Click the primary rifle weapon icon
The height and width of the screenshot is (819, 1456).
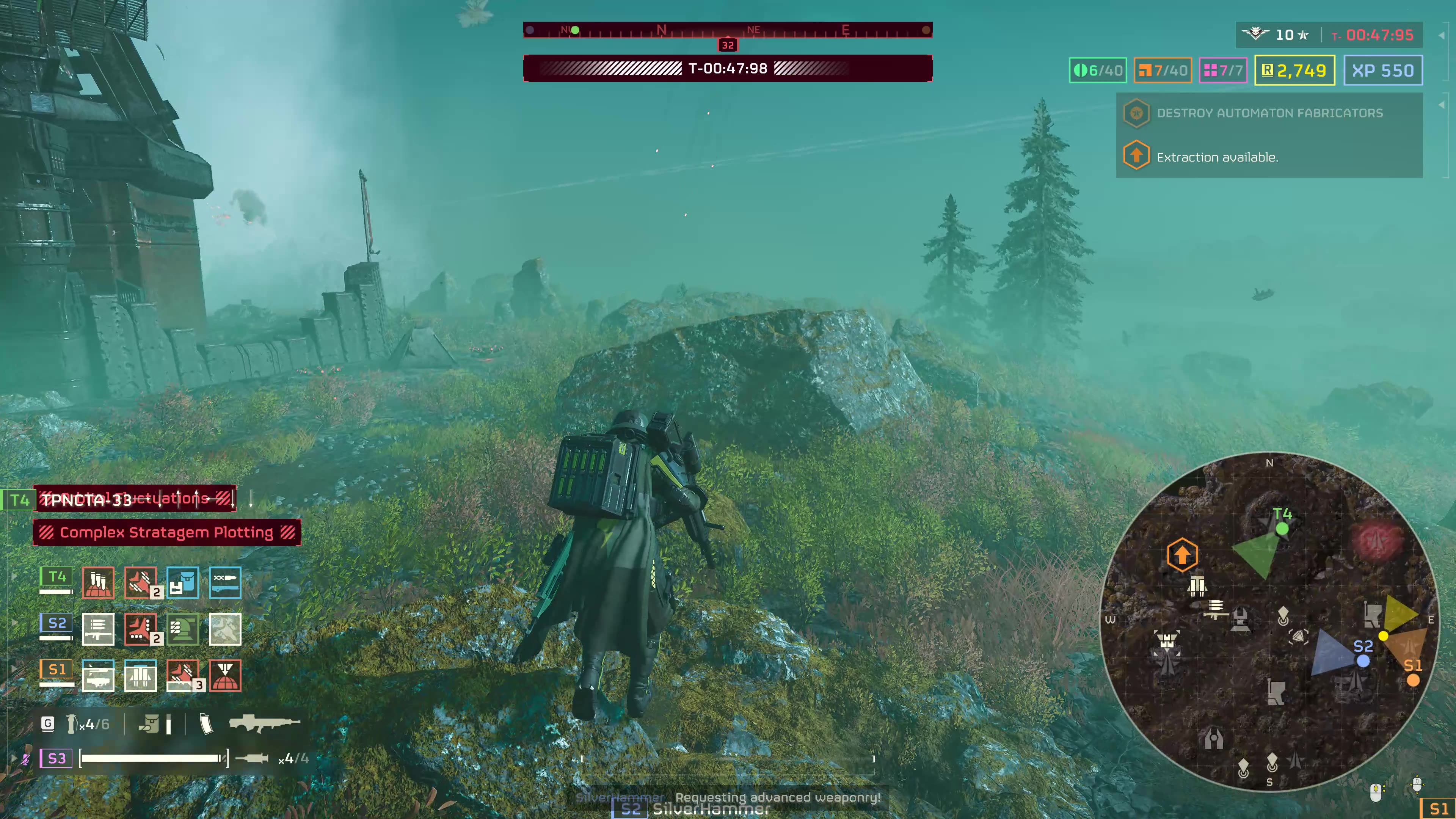pyautogui.click(x=265, y=723)
